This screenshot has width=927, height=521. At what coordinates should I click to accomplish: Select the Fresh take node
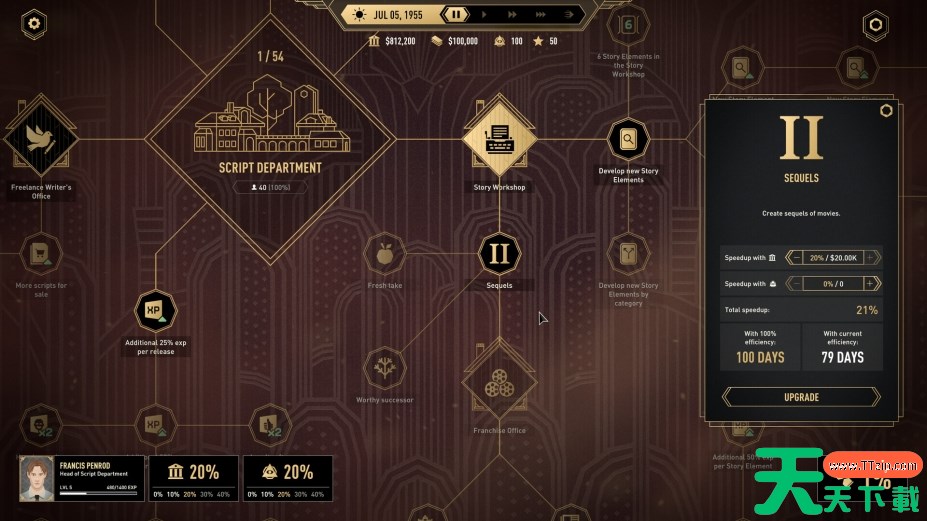coord(384,254)
